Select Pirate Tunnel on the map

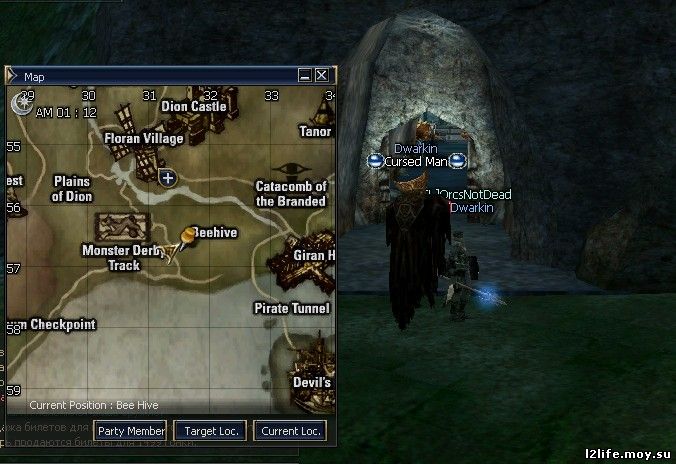291,309
